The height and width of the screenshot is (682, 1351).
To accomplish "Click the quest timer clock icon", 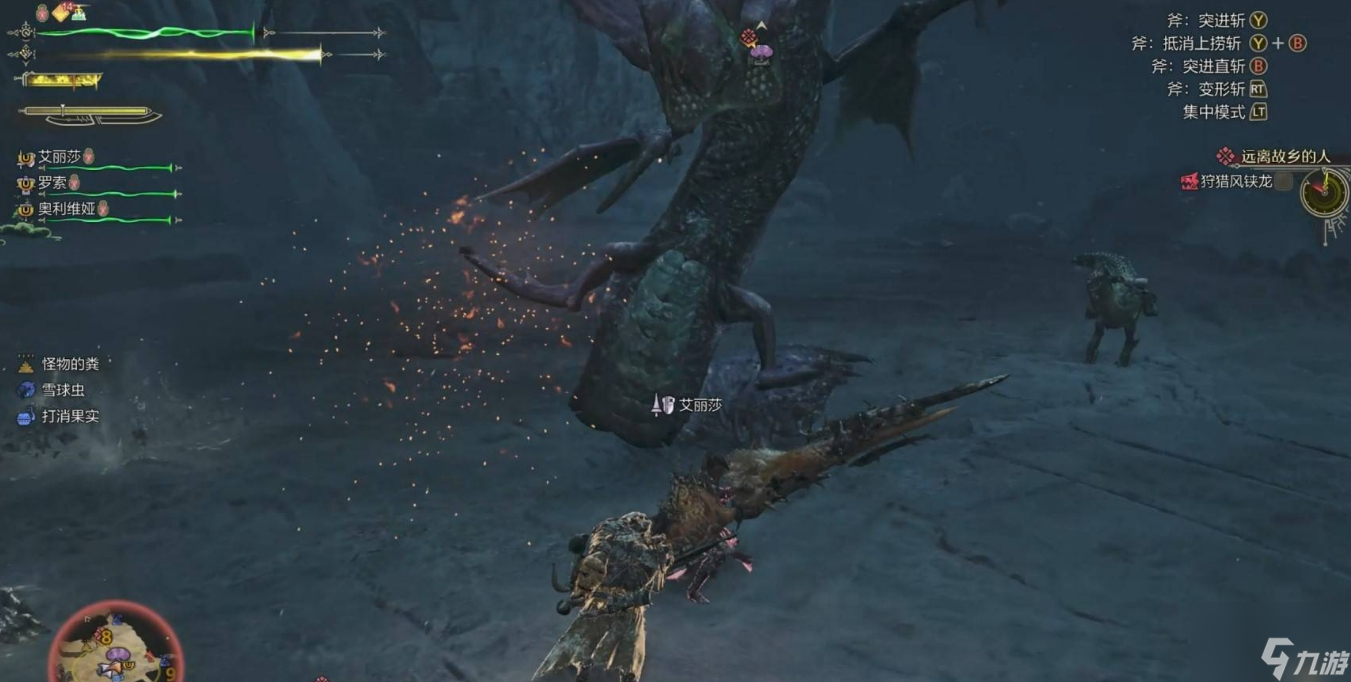I will click(x=1324, y=192).
